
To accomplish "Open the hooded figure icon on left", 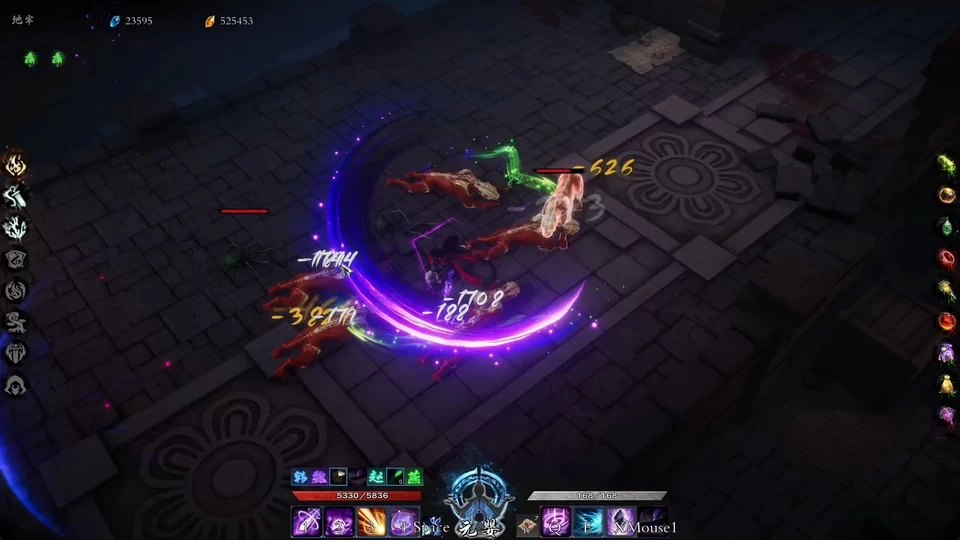I will click(x=16, y=385).
